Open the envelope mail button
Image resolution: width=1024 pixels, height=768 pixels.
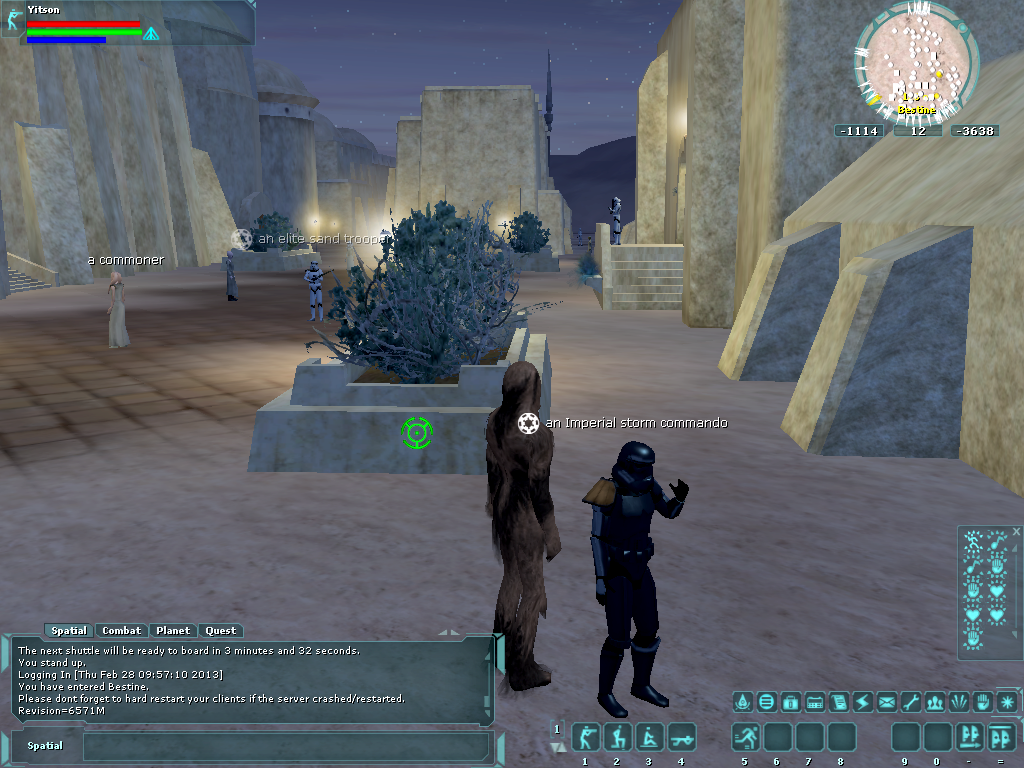887,702
